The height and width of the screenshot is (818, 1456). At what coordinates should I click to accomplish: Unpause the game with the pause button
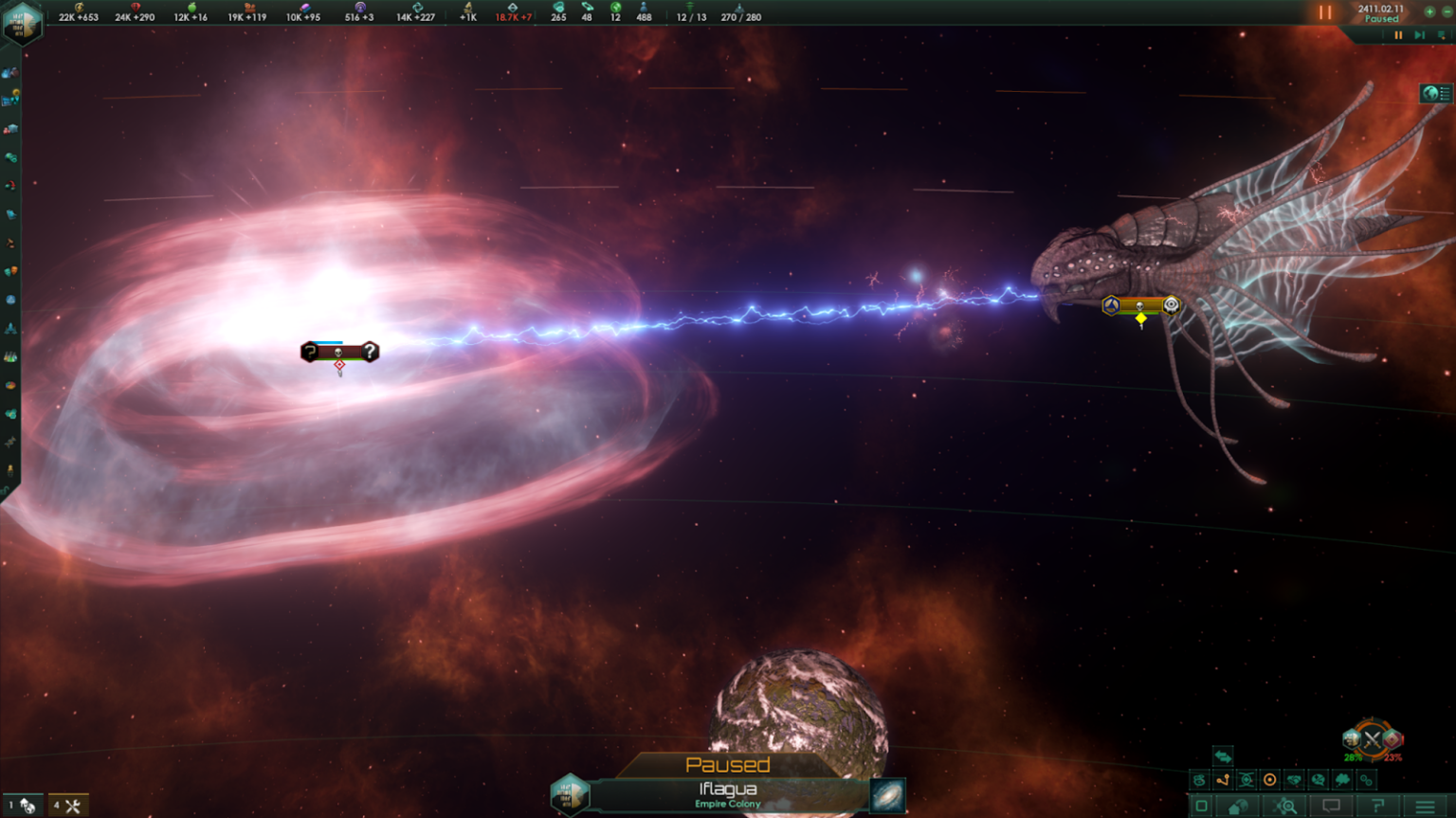[1325, 12]
